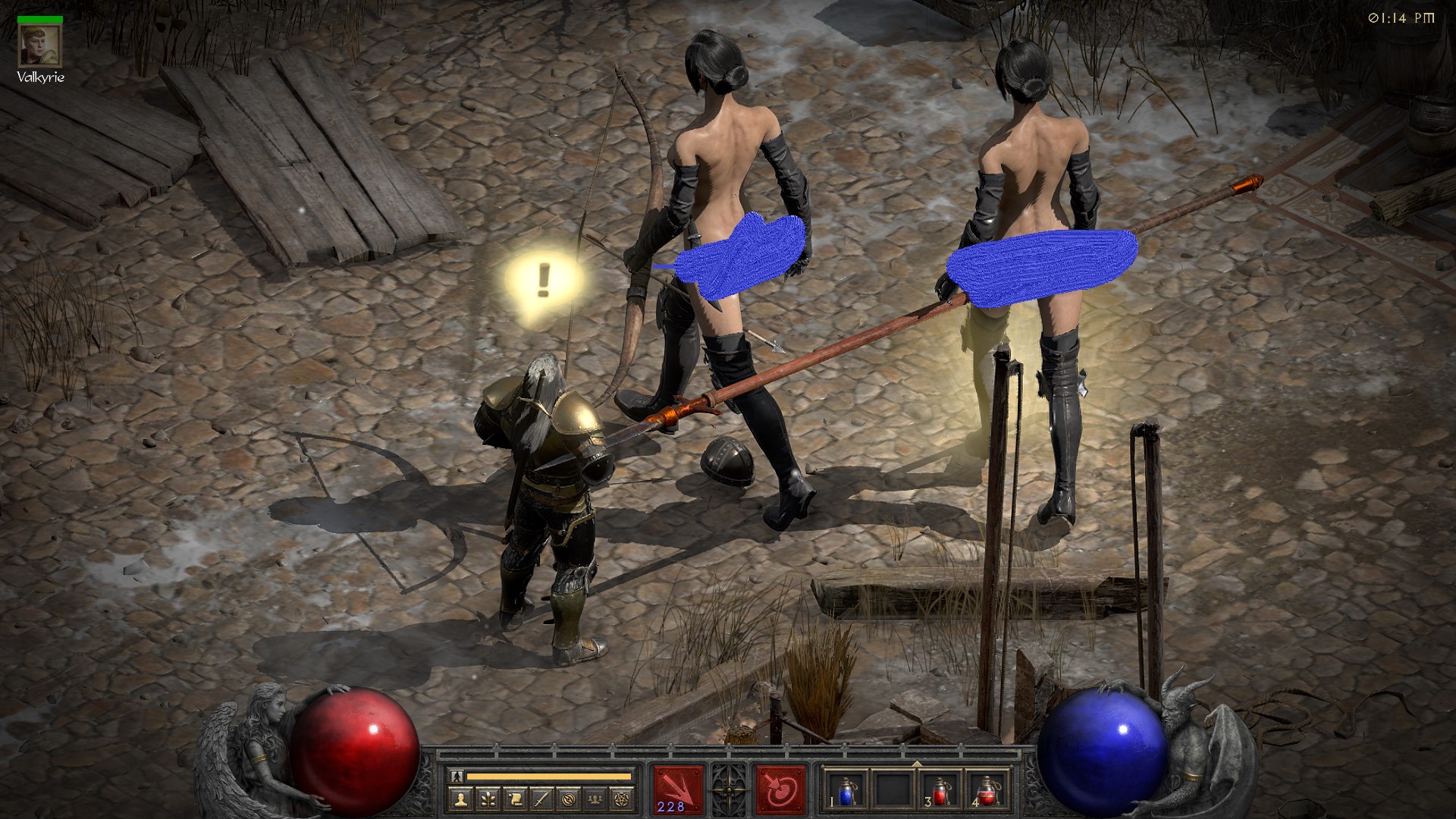The height and width of the screenshot is (819, 1456).
Task: Open the party screen people icon
Action: coord(594,799)
